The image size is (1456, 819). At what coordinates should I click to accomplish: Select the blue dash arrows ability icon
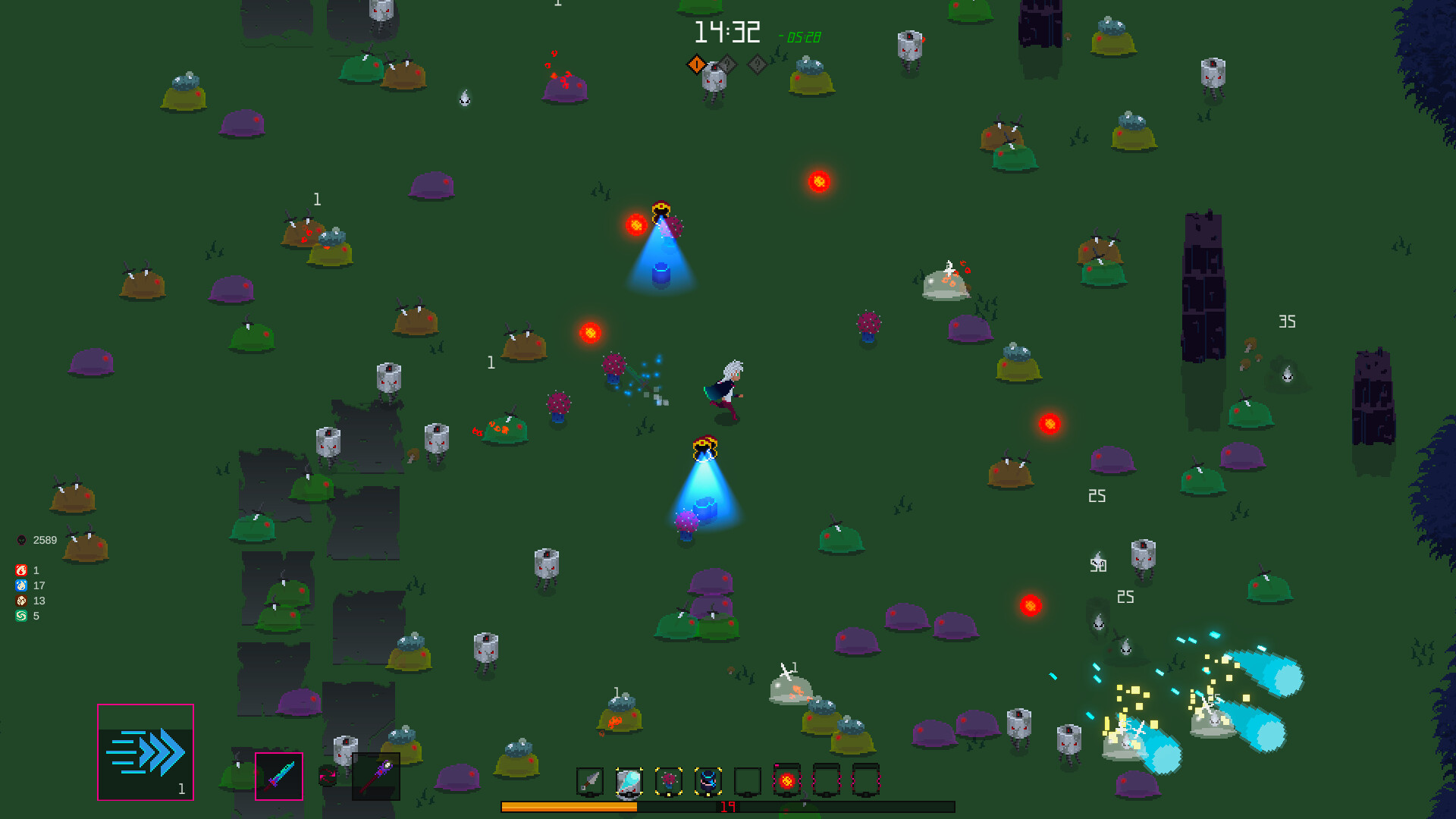pos(145,752)
